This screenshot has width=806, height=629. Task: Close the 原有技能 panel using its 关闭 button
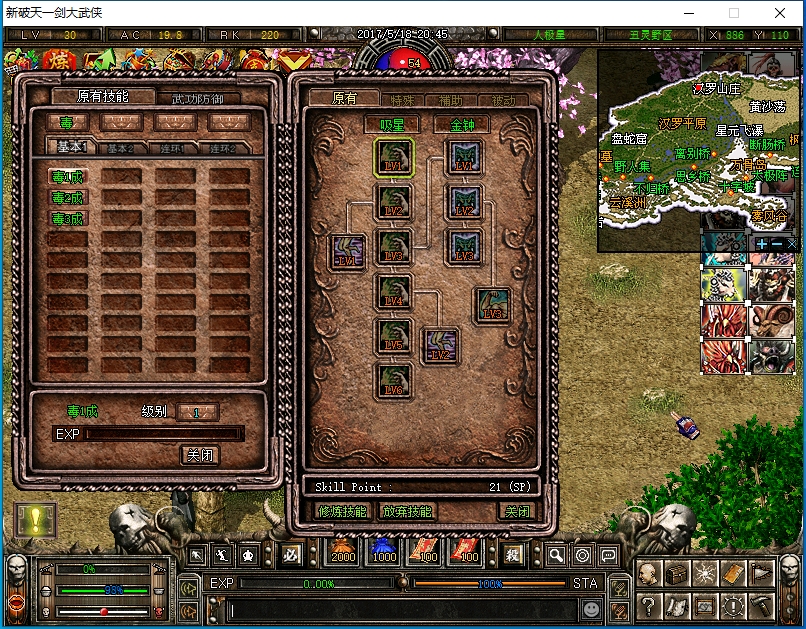click(200, 454)
